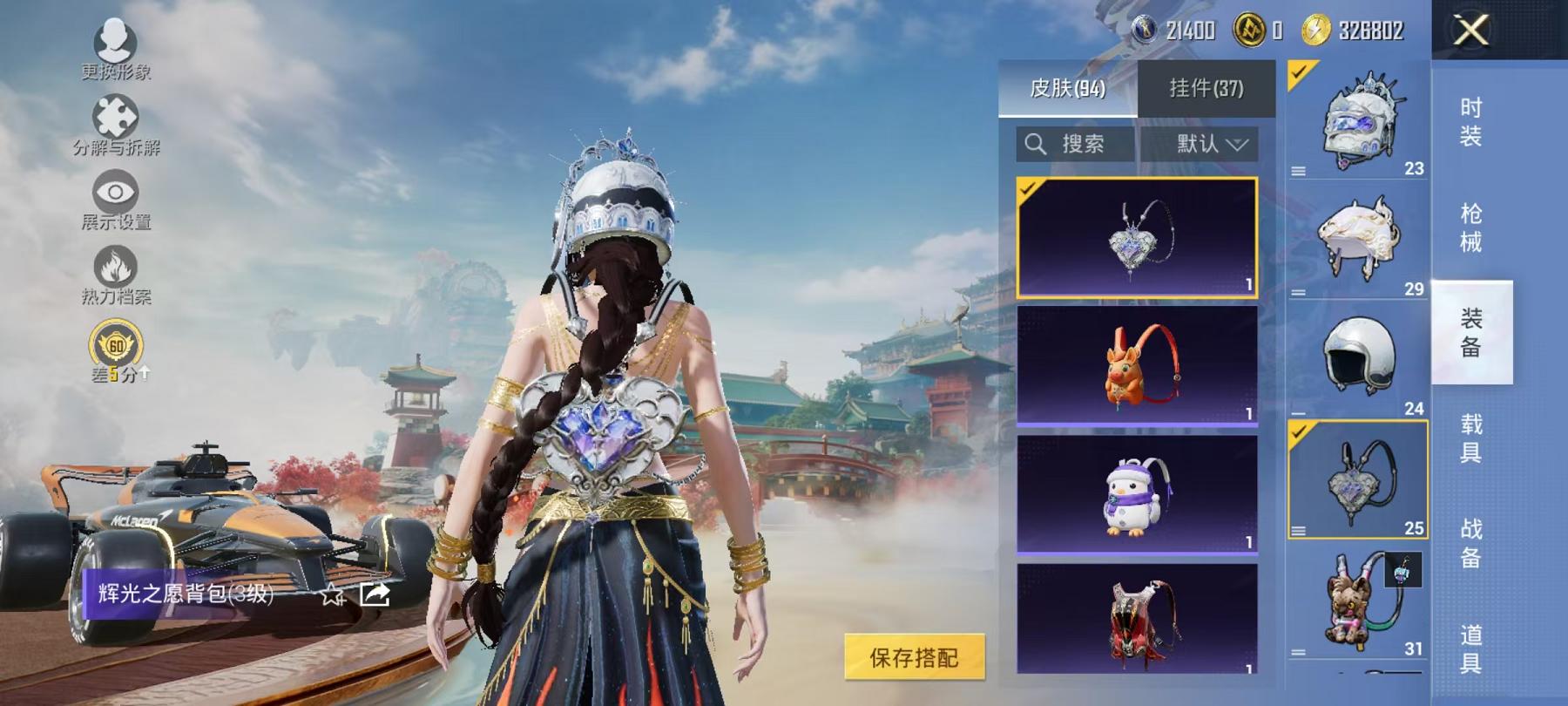Click the search magnifier icon
The width and height of the screenshot is (1568, 706).
pyautogui.click(x=1037, y=145)
